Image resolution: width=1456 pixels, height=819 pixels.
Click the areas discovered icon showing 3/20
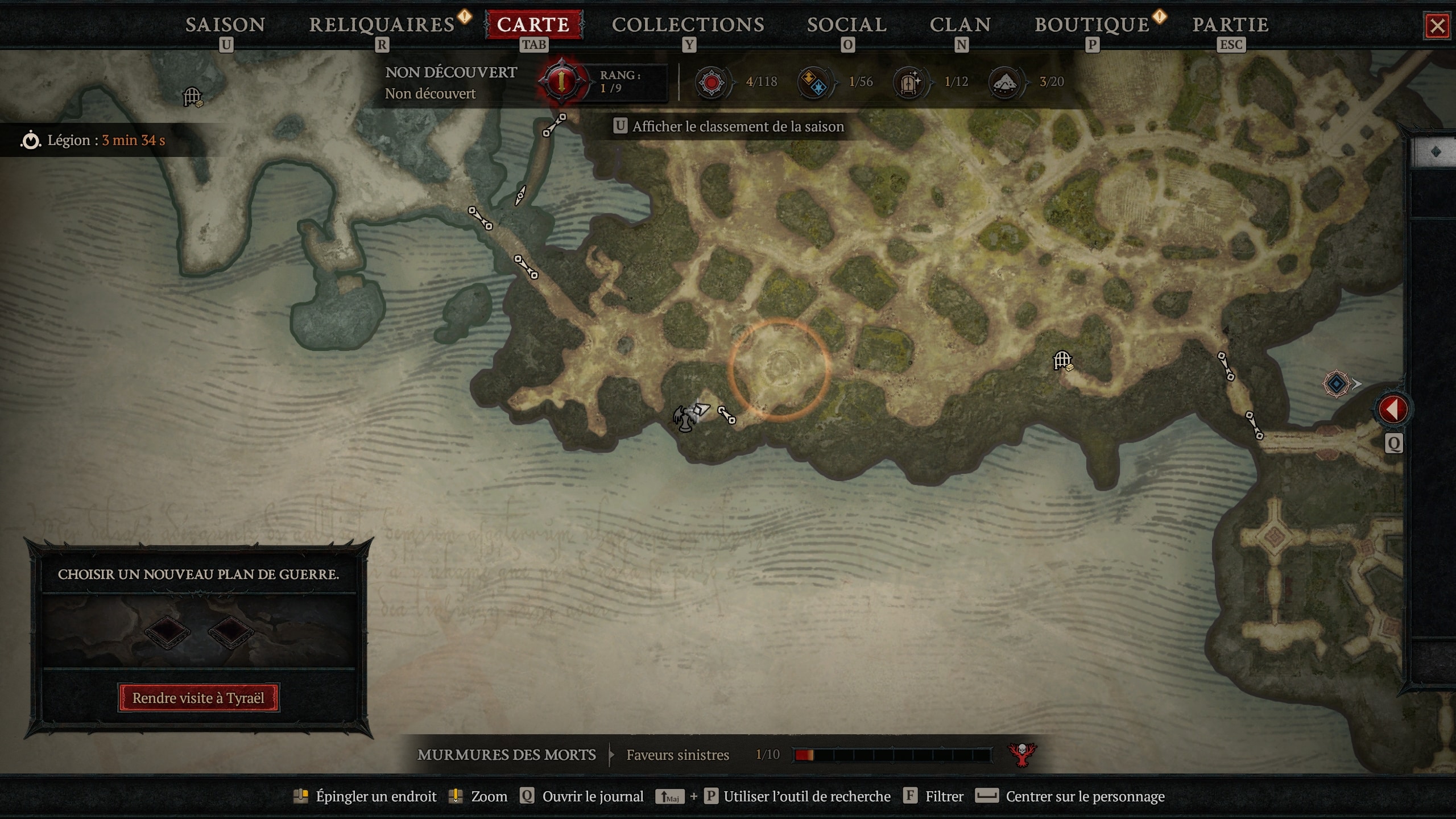1006,81
